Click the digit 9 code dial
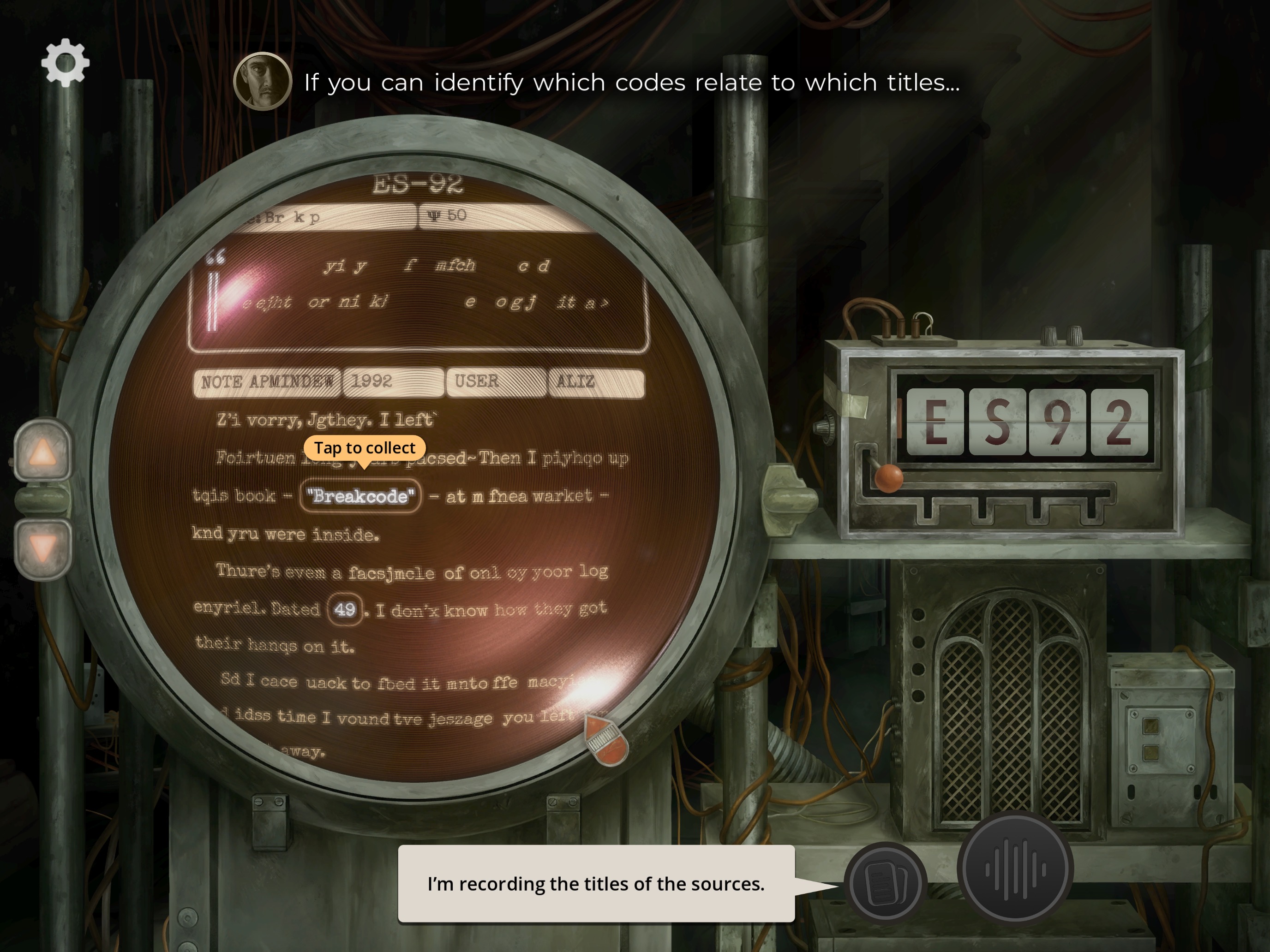This screenshot has height=952, width=1270. (x=1058, y=422)
